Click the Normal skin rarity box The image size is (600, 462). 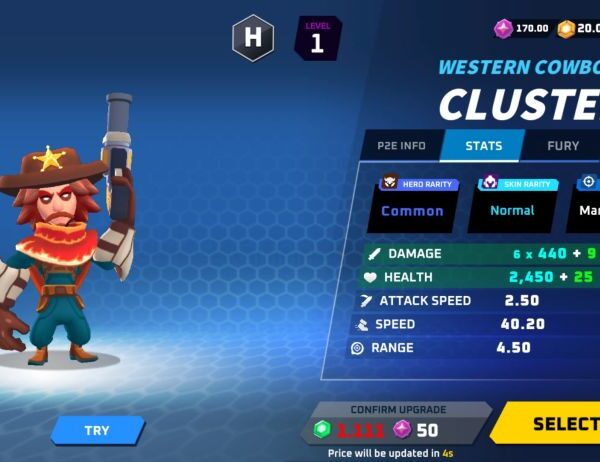pos(512,210)
